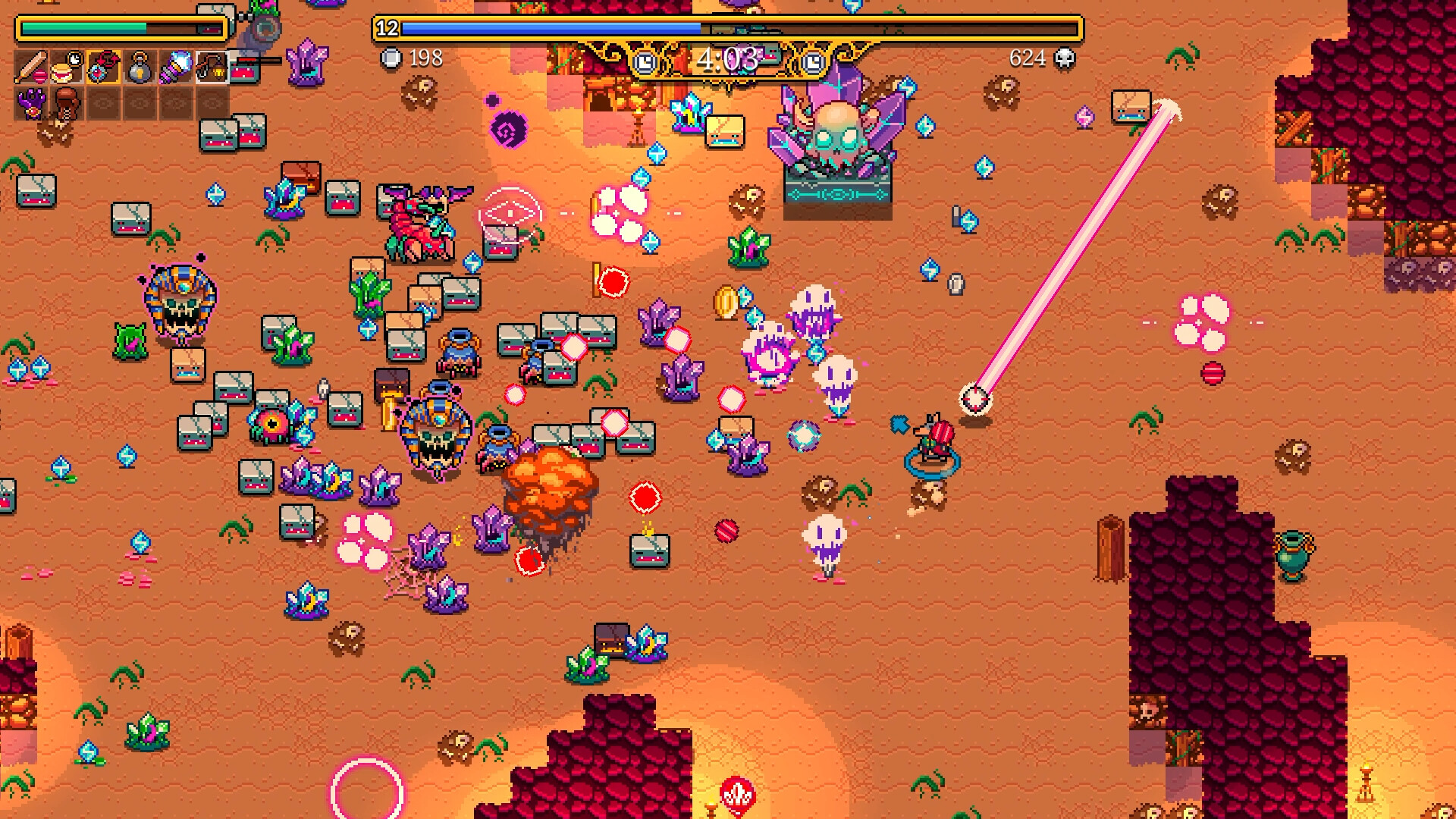Image resolution: width=1456 pixels, height=819 pixels.
Task: Click the kill counter showing 624
Action: (1029, 57)
